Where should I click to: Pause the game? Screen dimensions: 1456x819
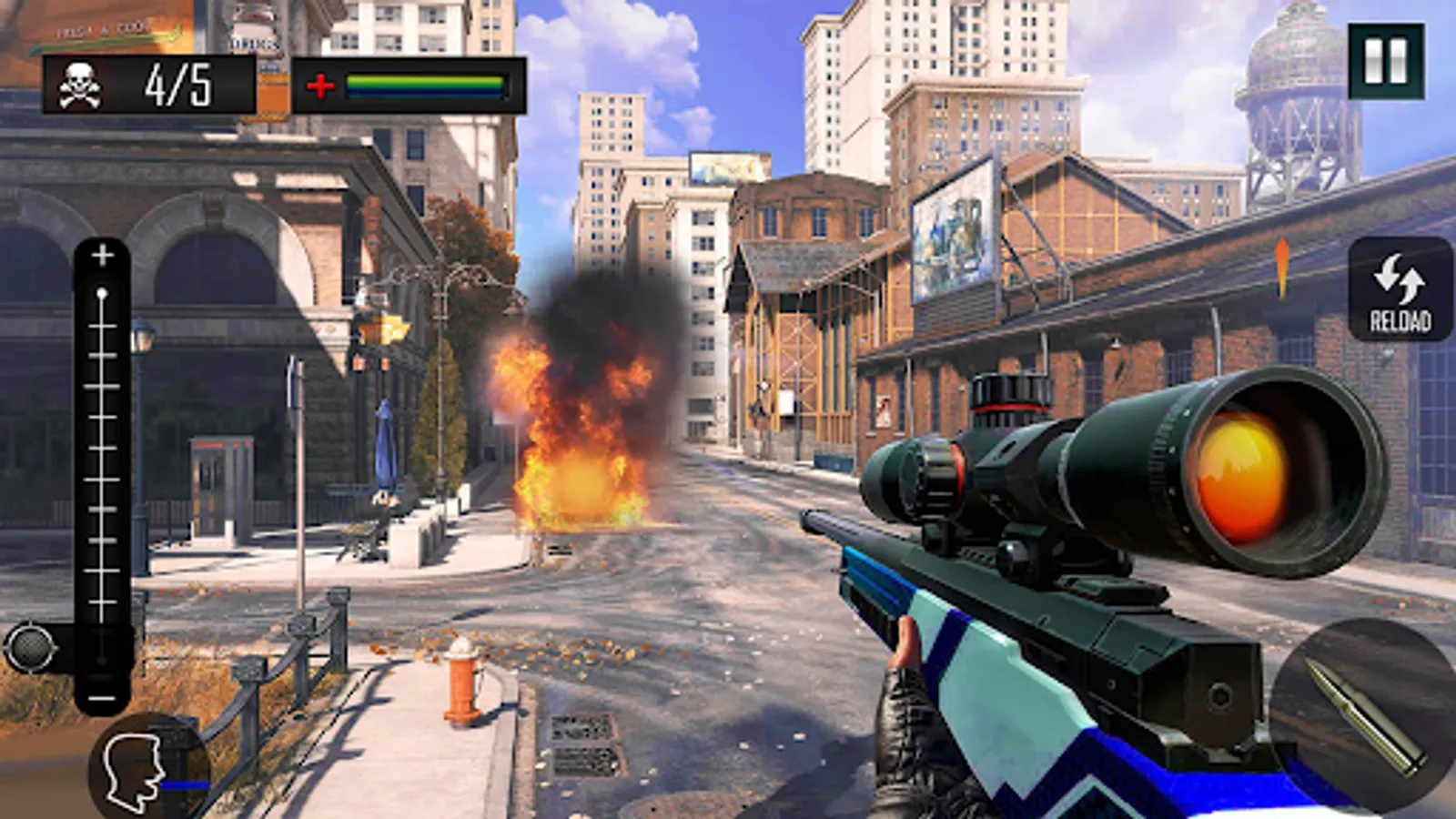[x=1386, y=61]
